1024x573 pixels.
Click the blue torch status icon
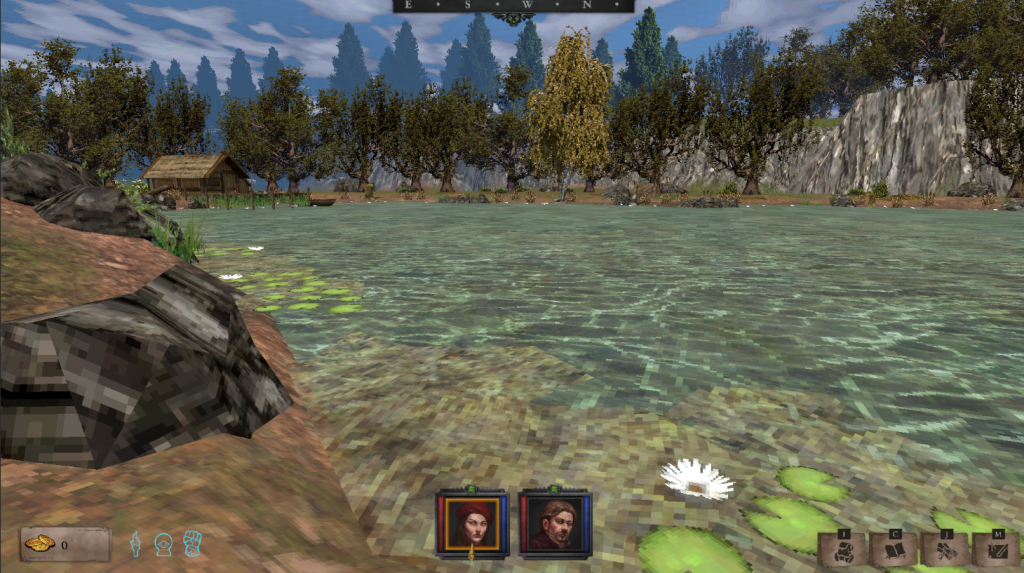135,544
